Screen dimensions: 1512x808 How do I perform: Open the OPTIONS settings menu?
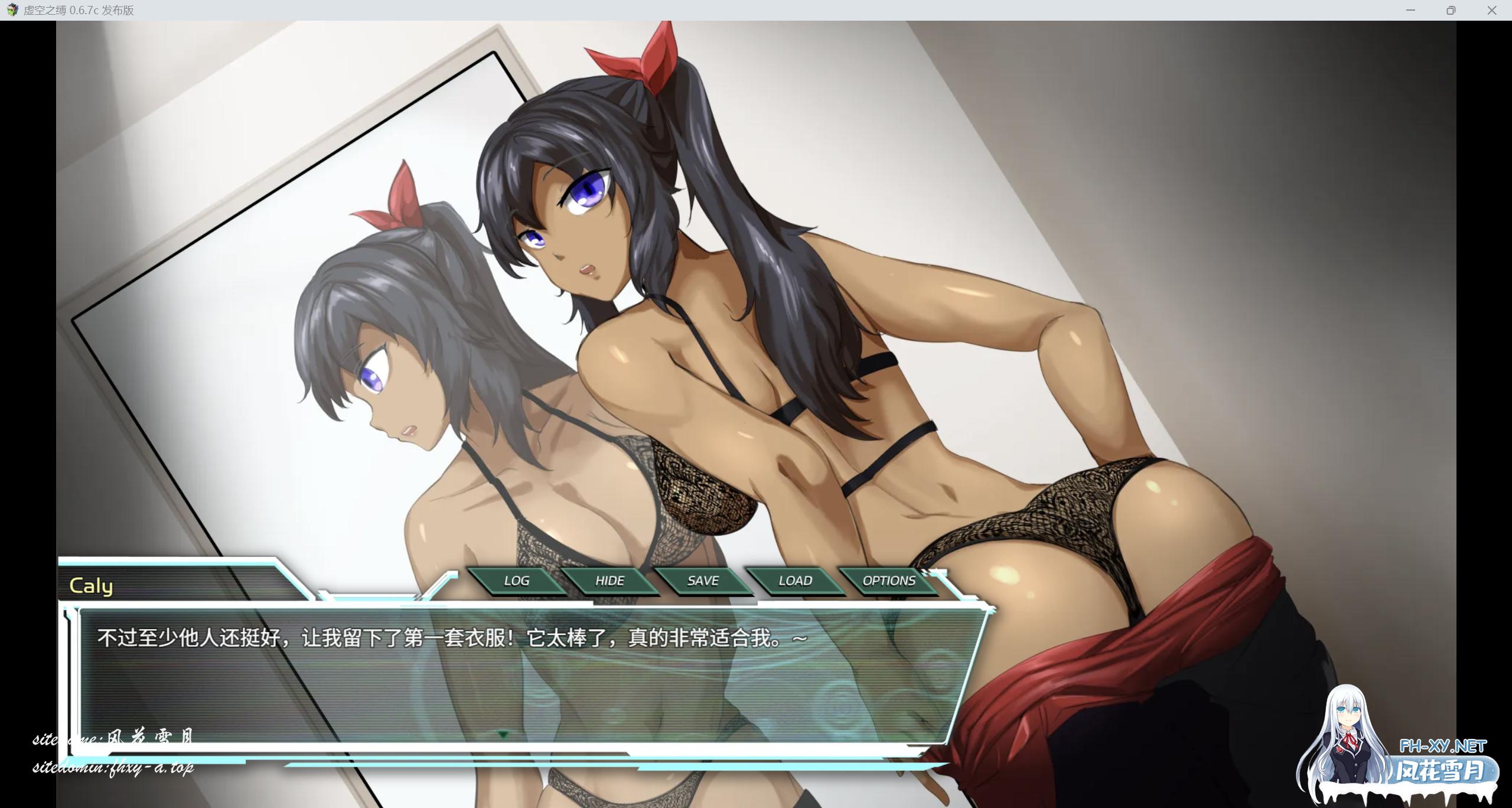click(x=889, y=581)
